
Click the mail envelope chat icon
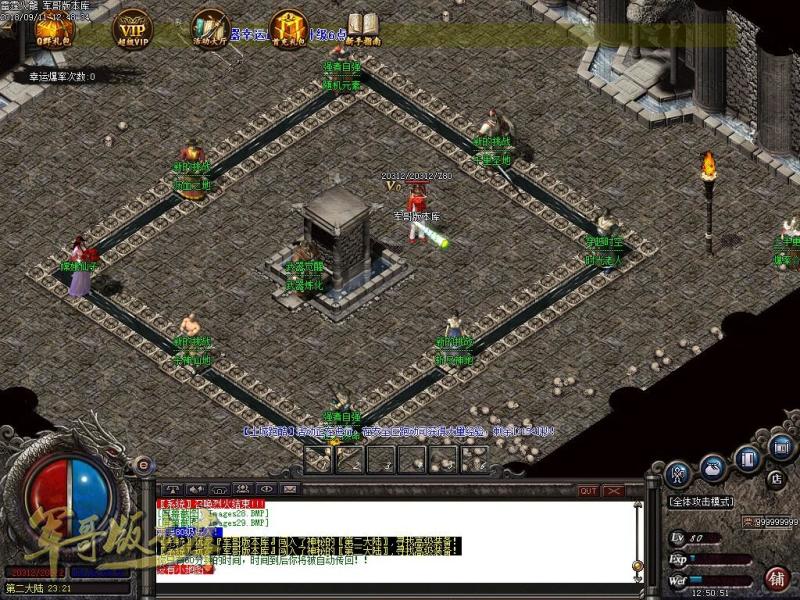point(291,489)
